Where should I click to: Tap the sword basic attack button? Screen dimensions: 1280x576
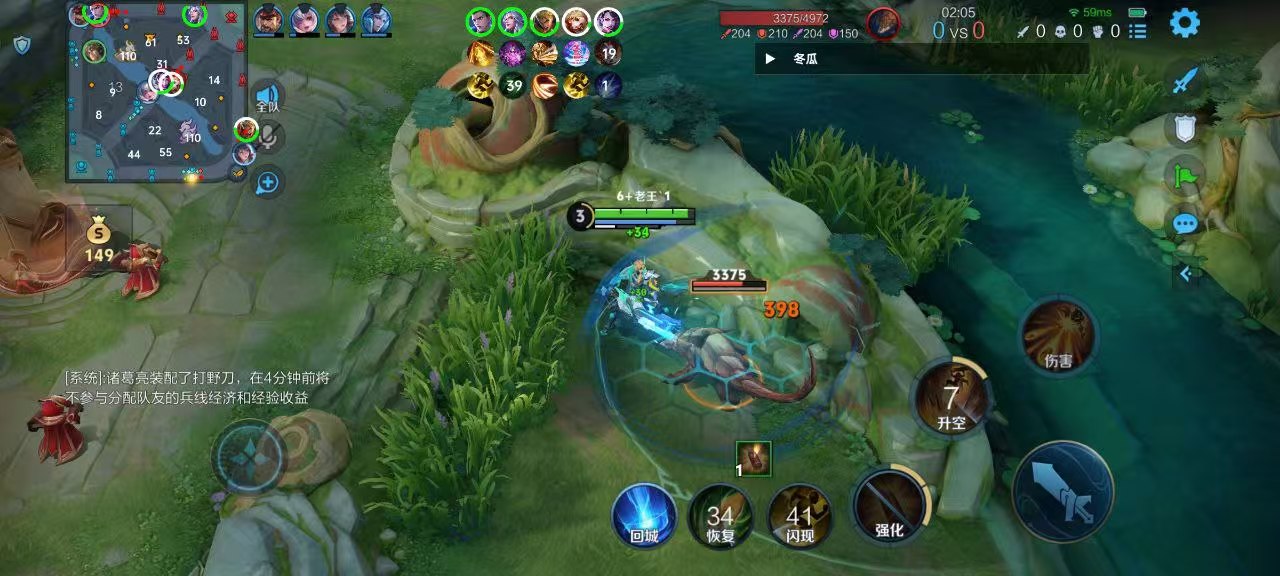tap(1063, 491)
